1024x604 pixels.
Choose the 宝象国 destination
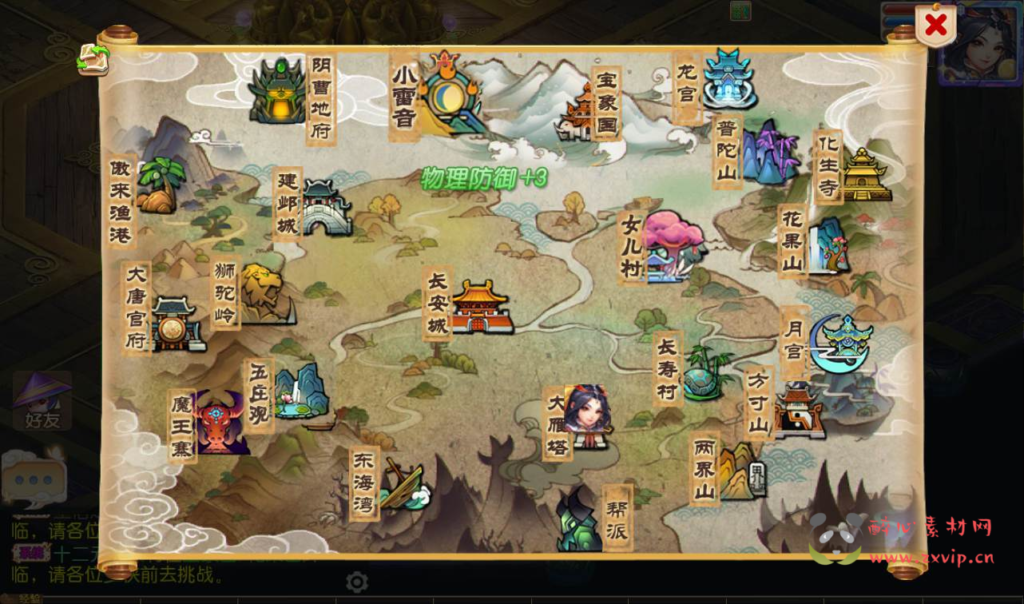pyautogui.click(x=580, y=112)
